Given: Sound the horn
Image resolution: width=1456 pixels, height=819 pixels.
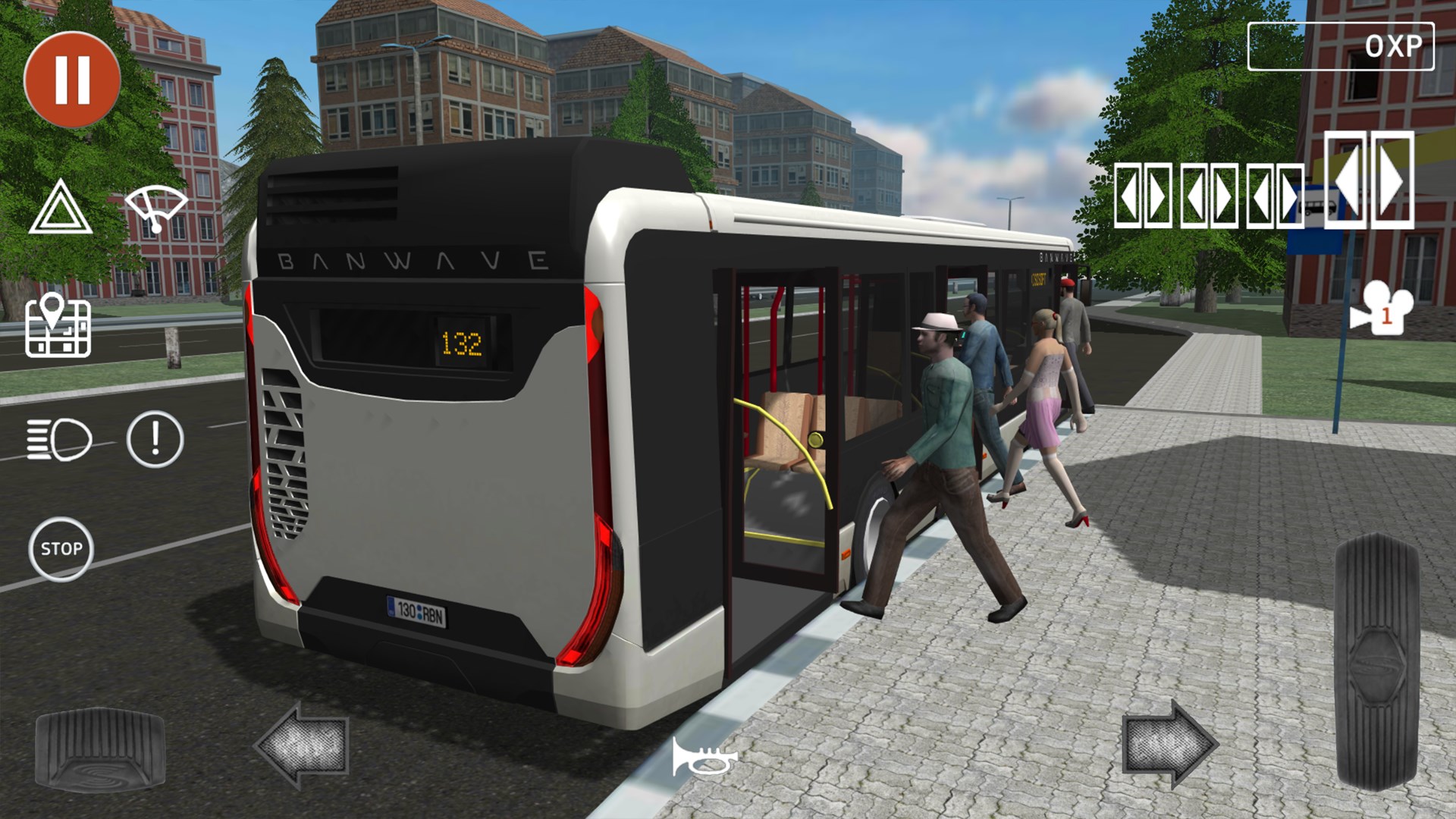Looking at the screenshot, I should point(705,756).
